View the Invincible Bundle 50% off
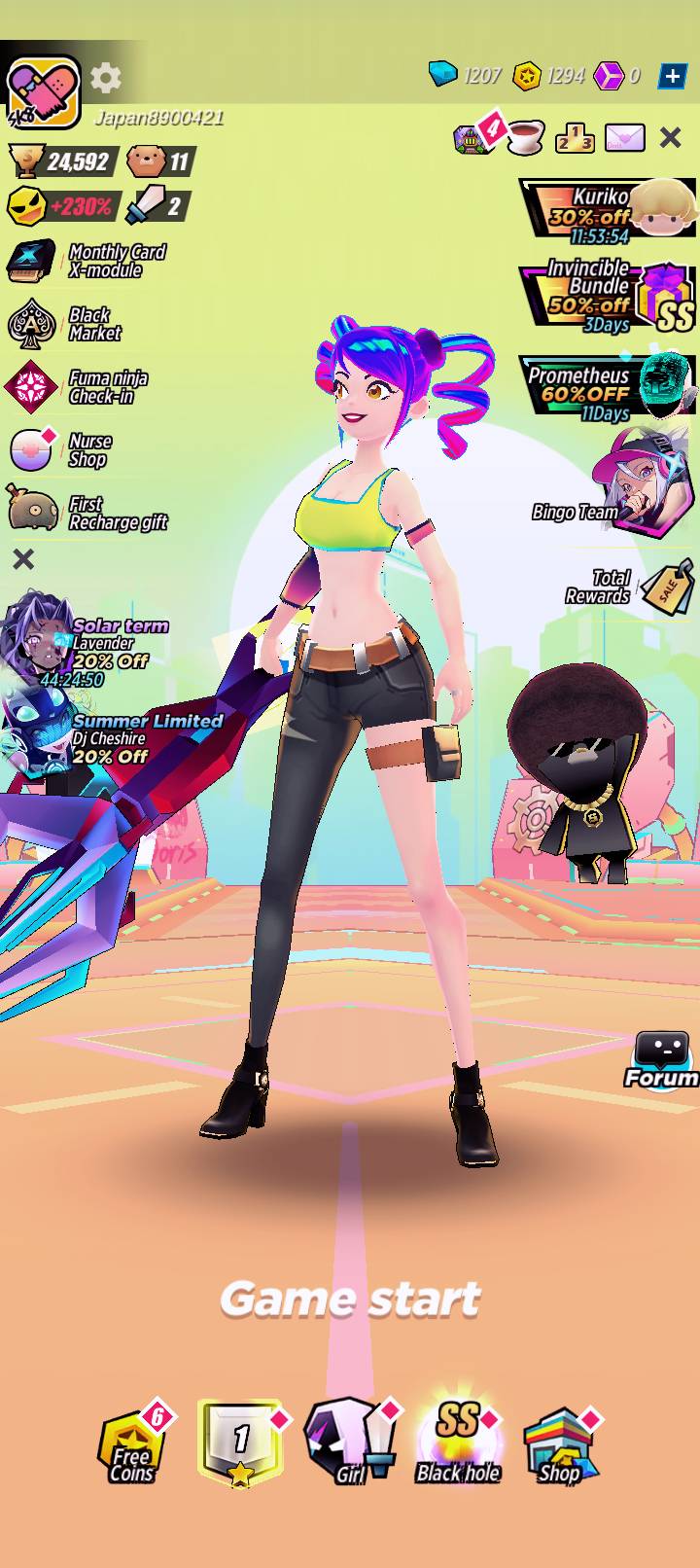 tap(610, 297)
